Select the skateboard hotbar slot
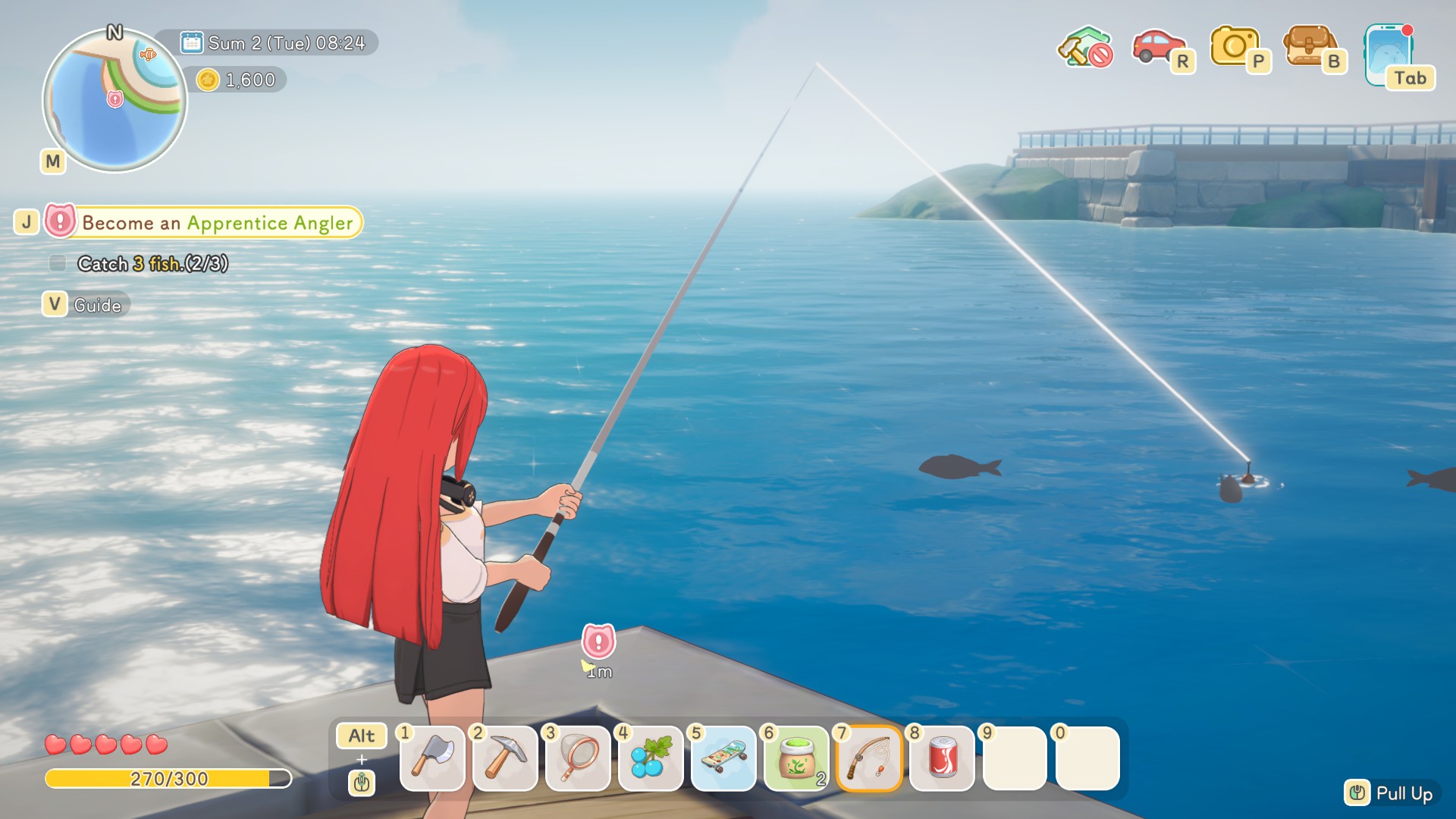Viewport: 1456px width, 819px height. 723,758
